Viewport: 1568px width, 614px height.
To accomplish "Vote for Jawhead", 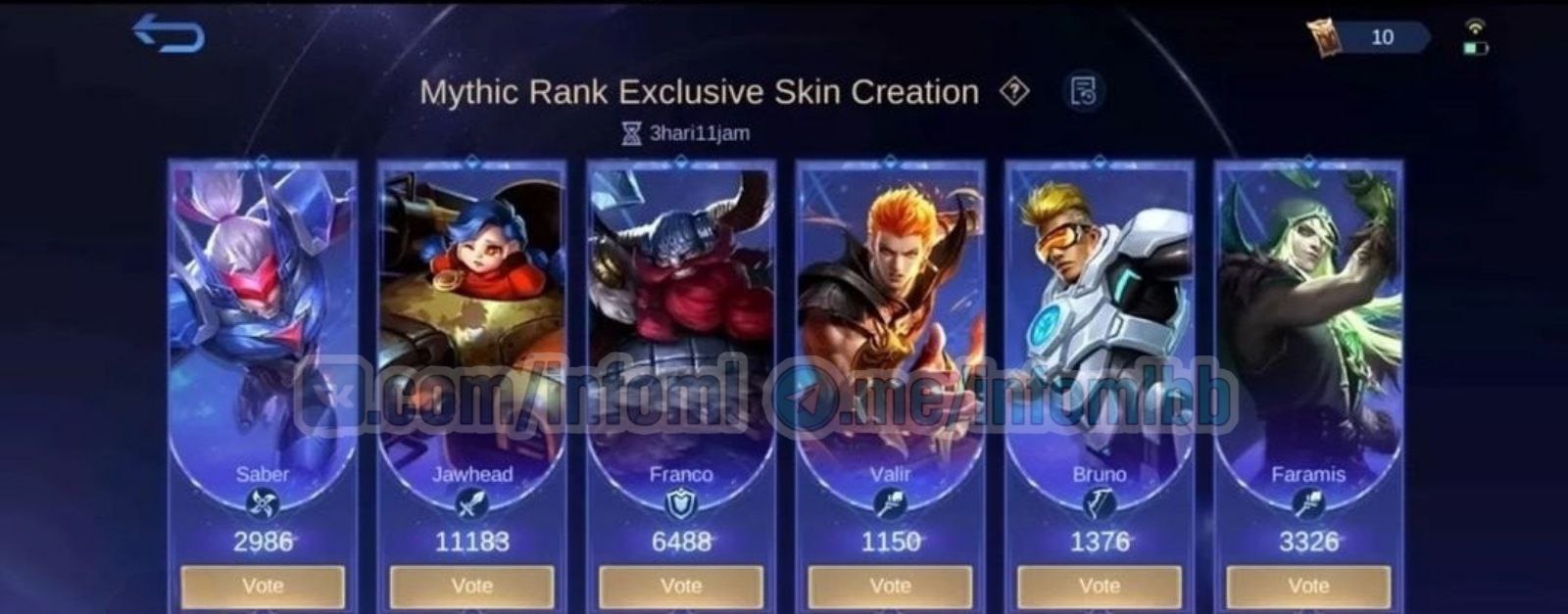I will [471, 586].
